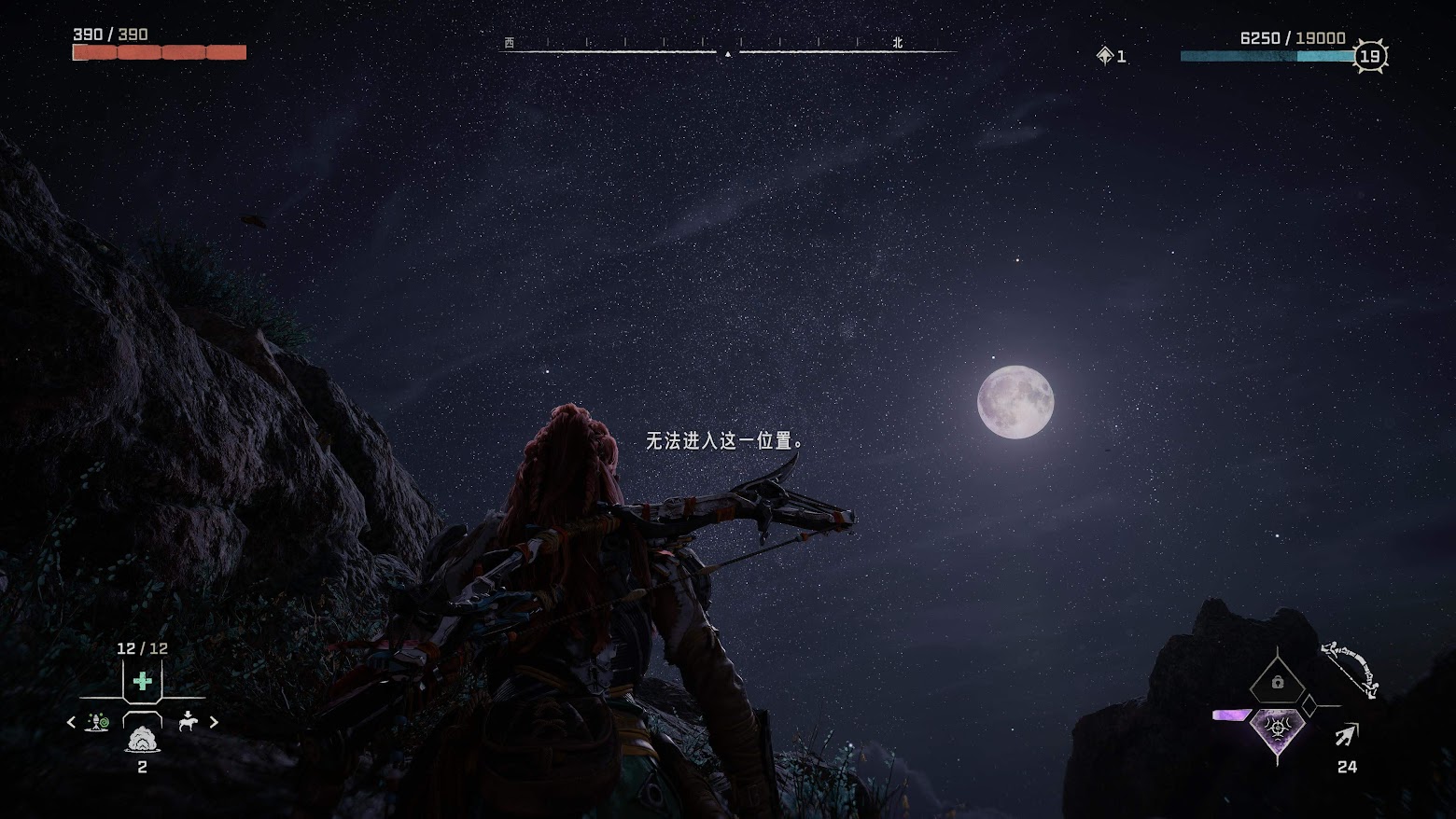Image resolution: width=1456 pixels, height=819 pixels.
Task: Cycle tools with the right arrow
Action: [x=214, y=722]
